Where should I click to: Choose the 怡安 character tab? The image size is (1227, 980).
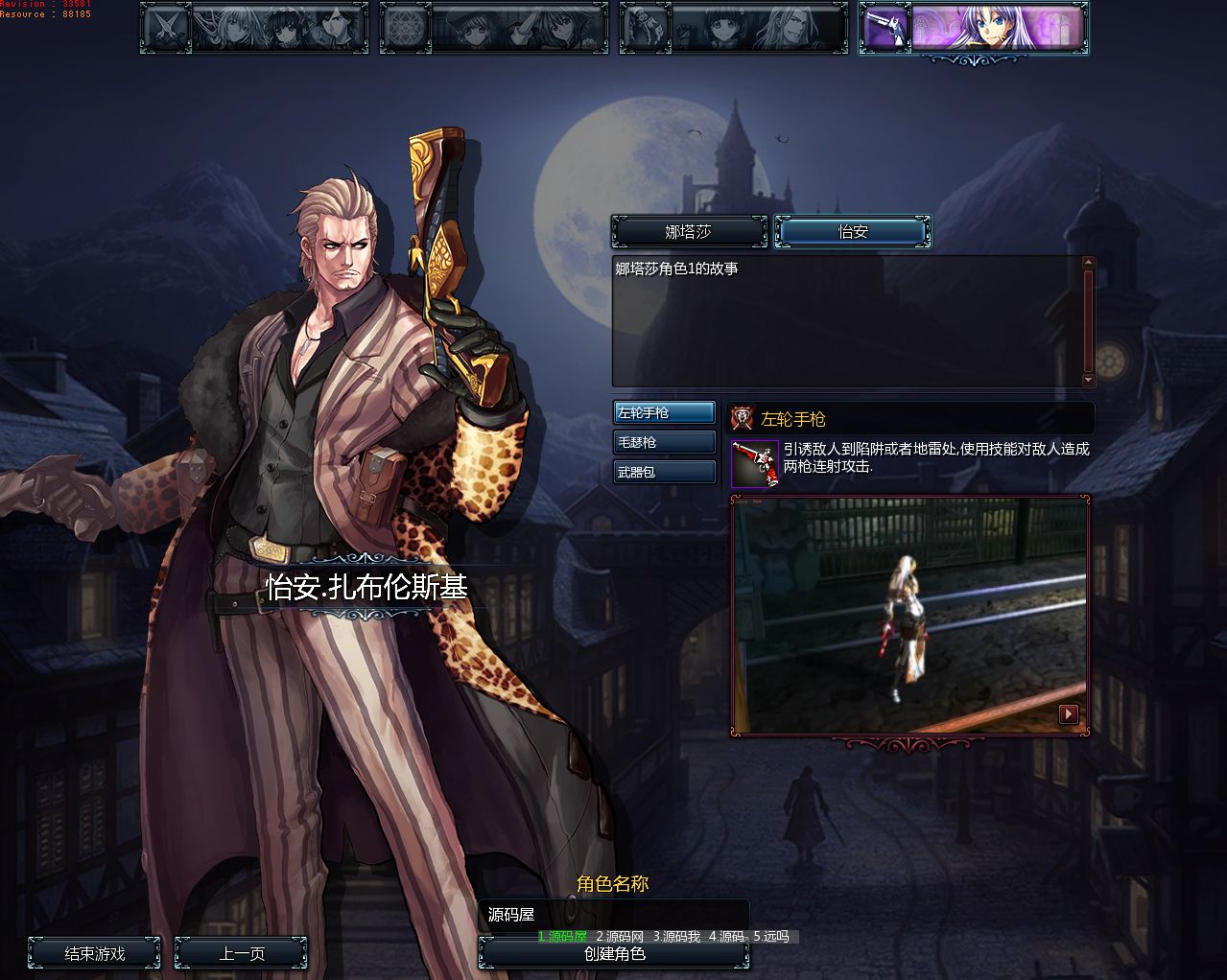pos(853,232)
